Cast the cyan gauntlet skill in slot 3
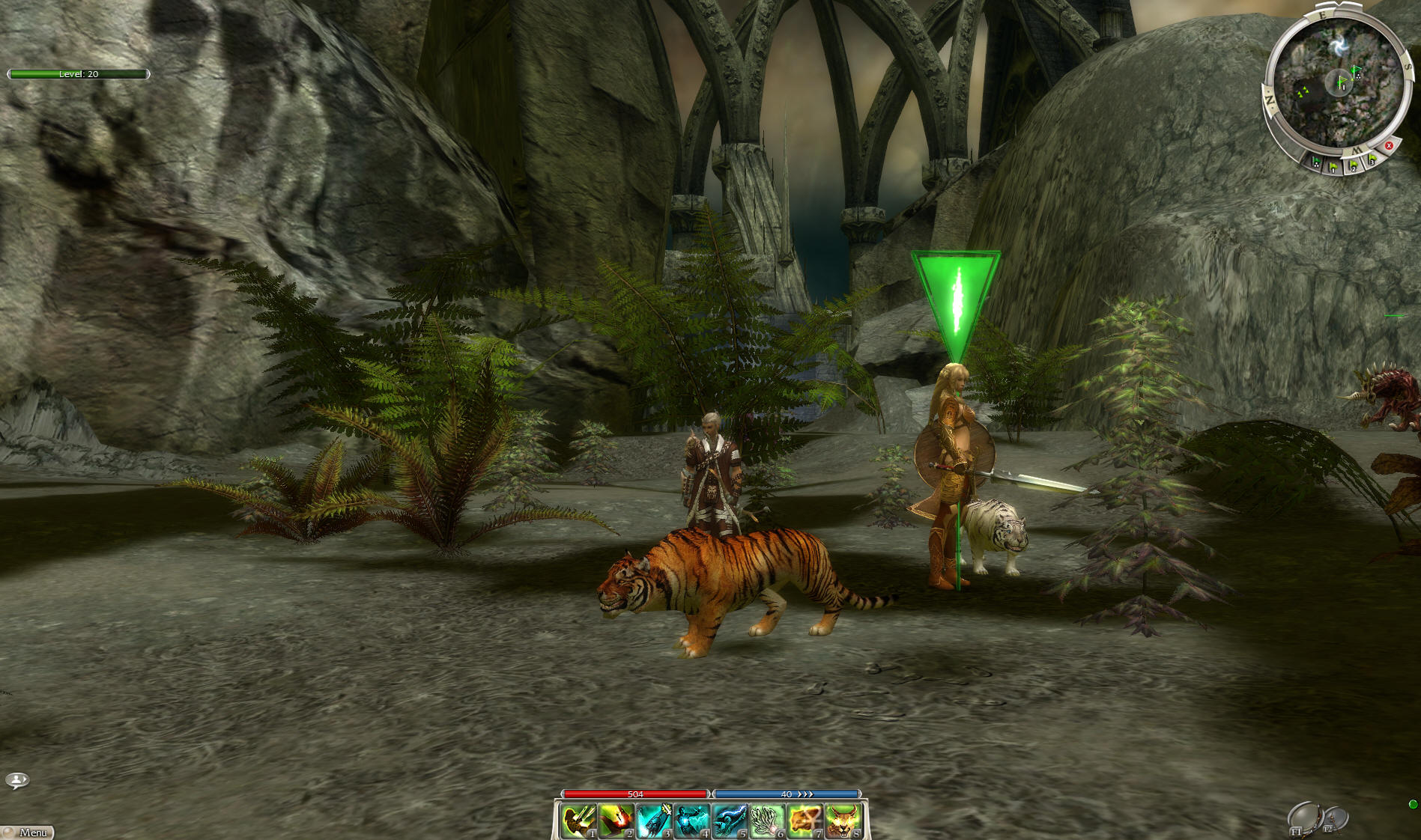The width and height of the screenshot is (1421, 840). tap(654, 821)
